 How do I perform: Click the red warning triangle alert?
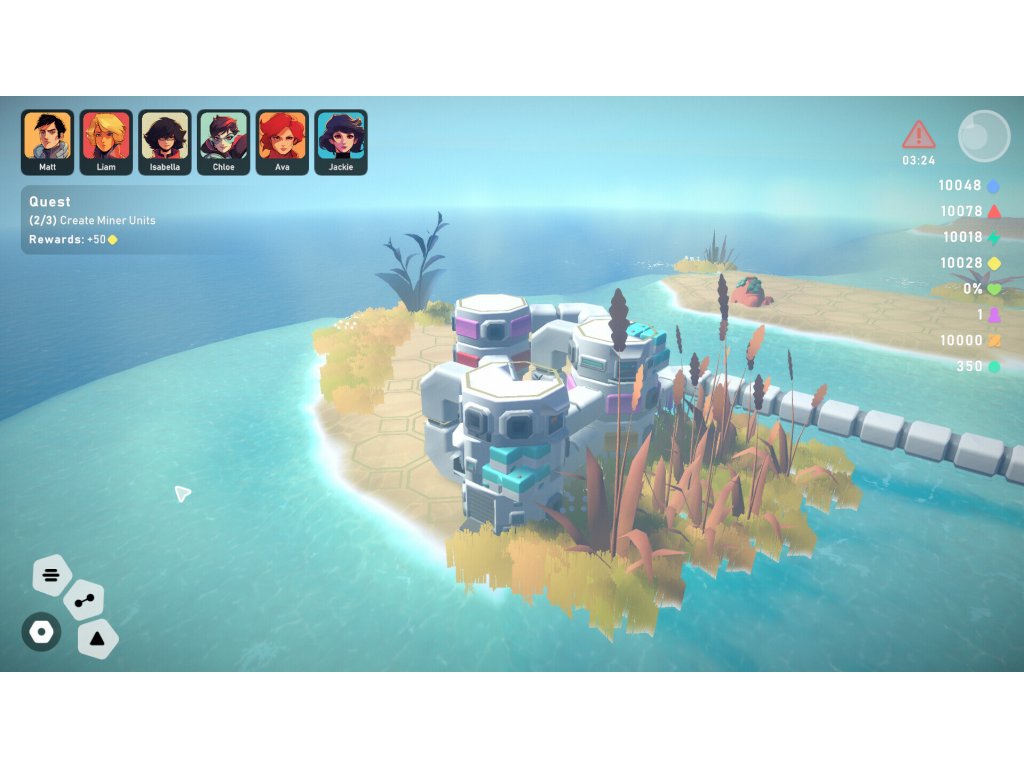918,135
